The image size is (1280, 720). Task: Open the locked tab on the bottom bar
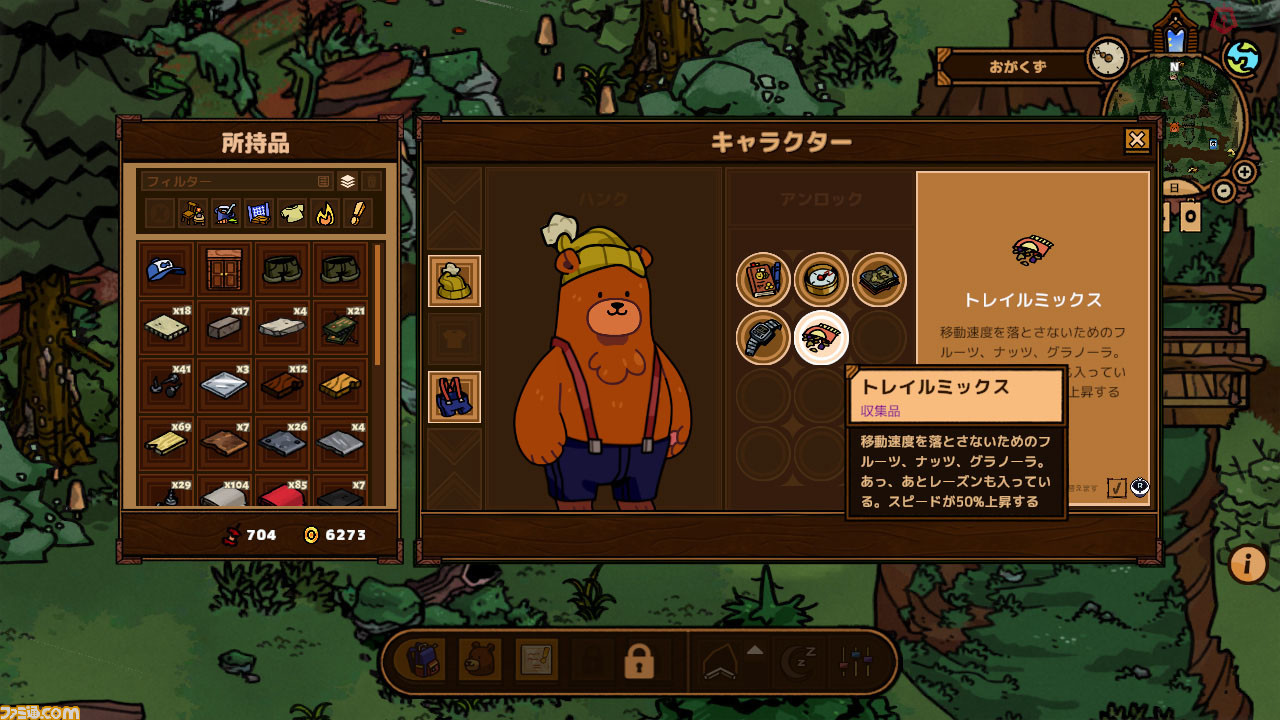pos(639,662)
